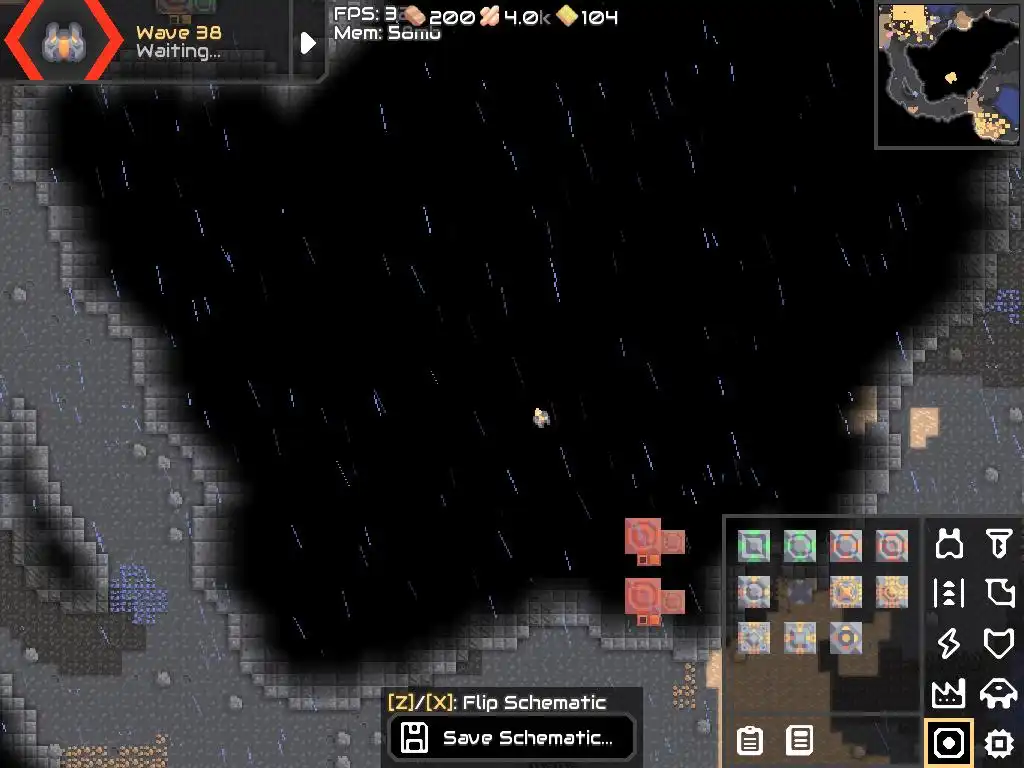Viewport: 1024px width, 768px height.
Task: Pick the green octagon block in the palette
Action: [799, 545]
